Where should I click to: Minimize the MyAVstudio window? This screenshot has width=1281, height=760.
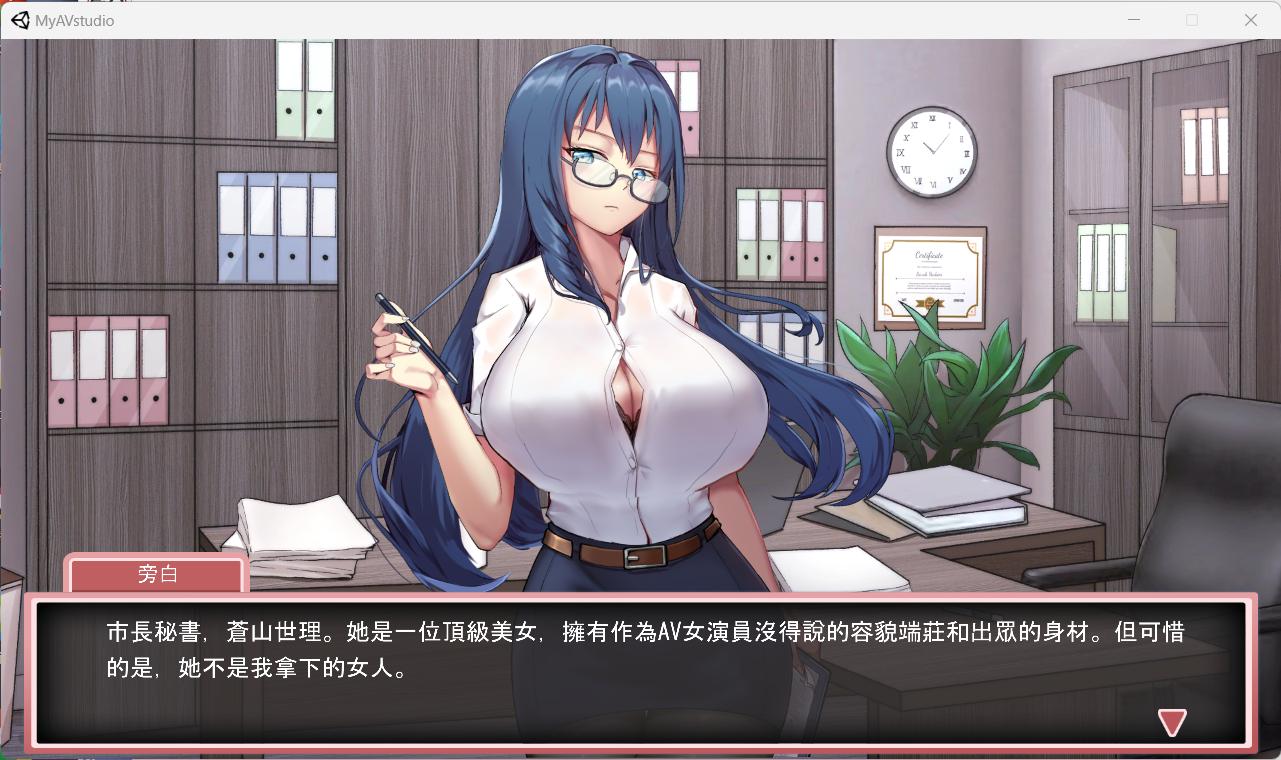click(x=1133, y=19)
